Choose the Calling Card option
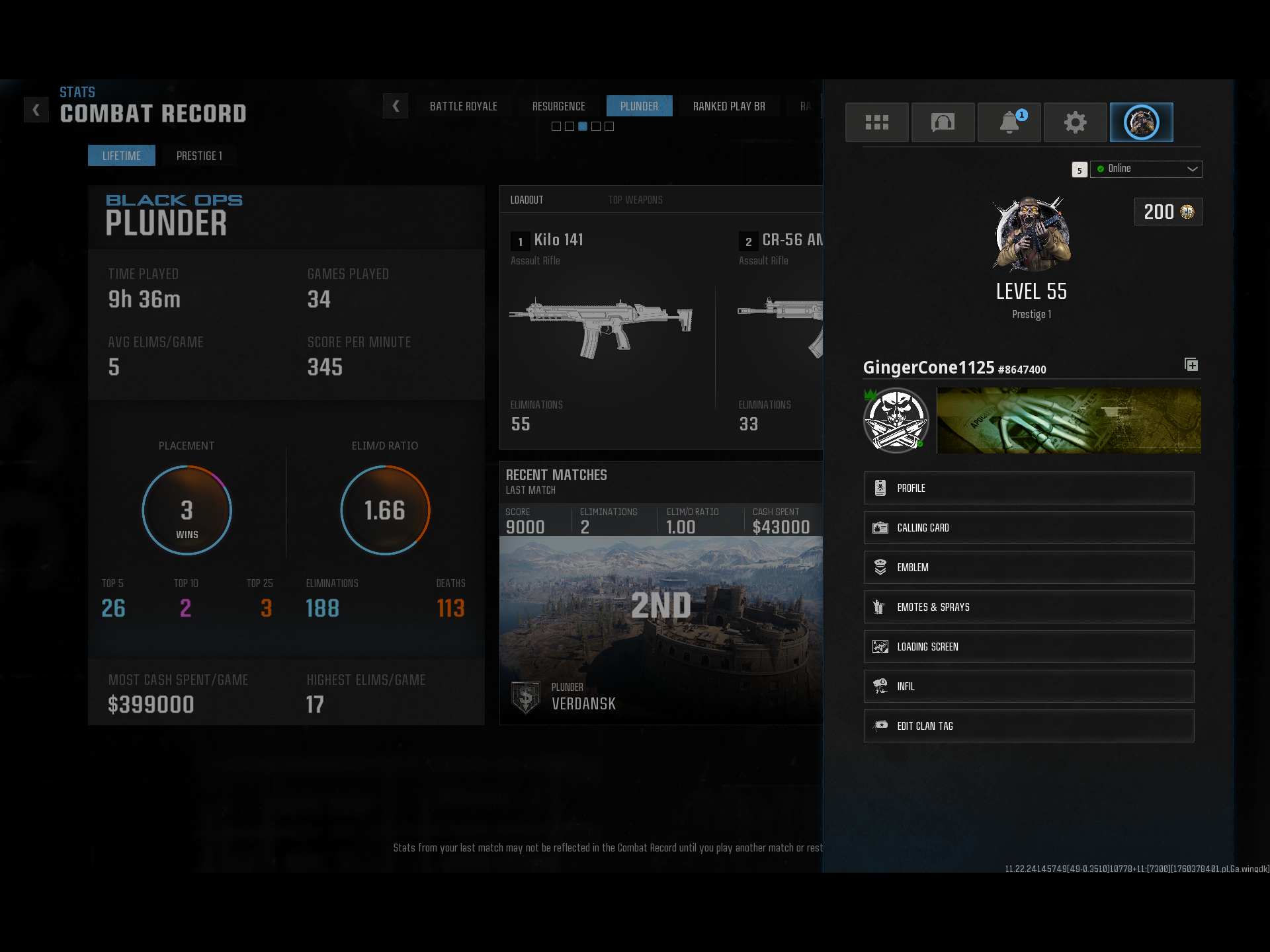This screenshot has width=1270, height=952. pos(1029,528)
